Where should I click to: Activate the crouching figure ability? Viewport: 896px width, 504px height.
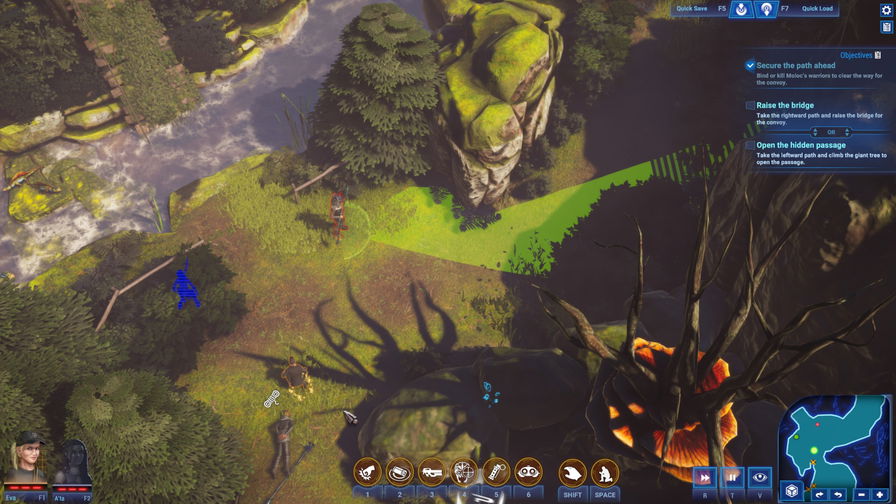point(604,472)
